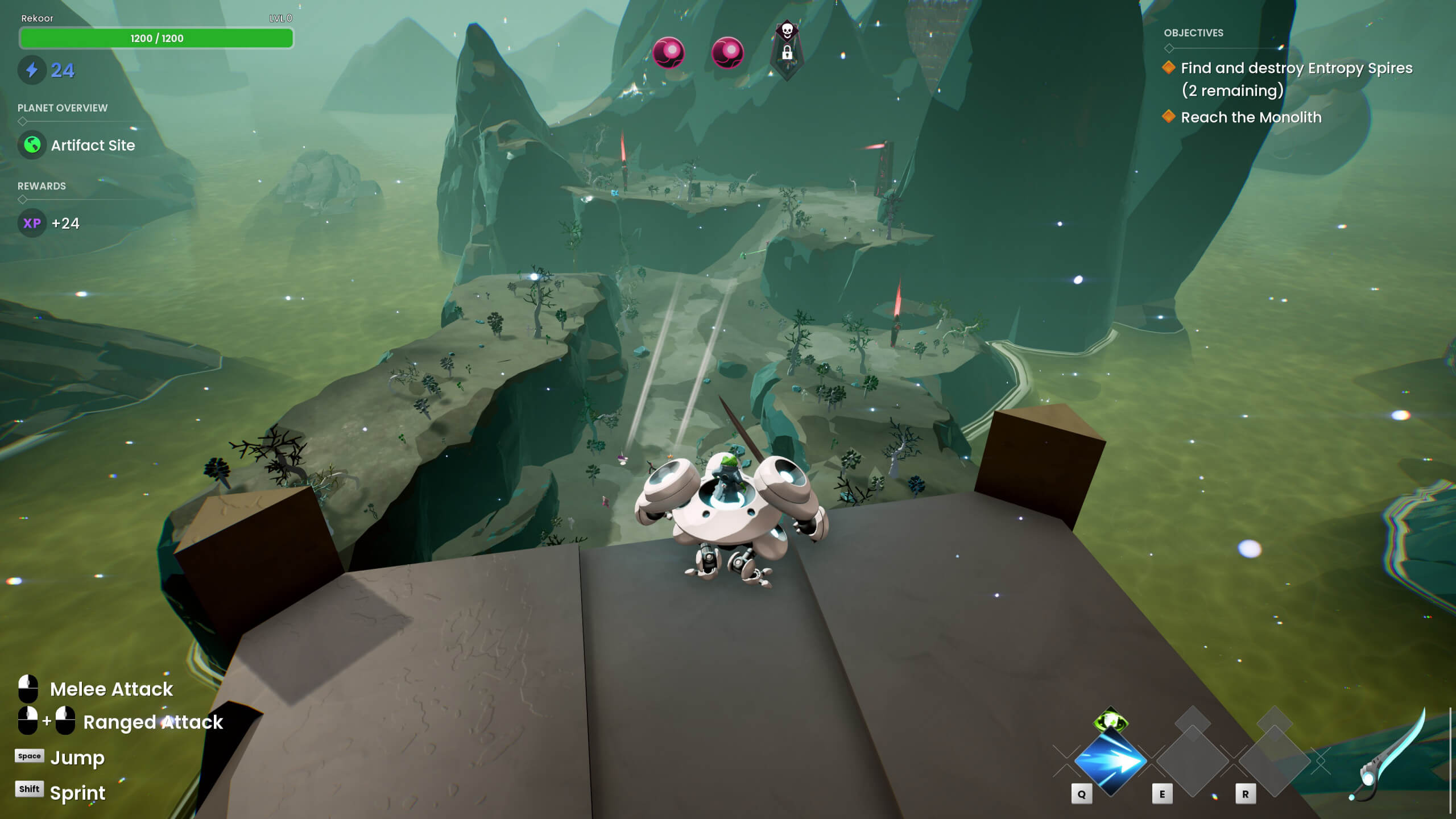Viewport: 1456px width, 819px height.
Task: Click the green swirl icon above the dash ability
Action: click(1110, 722)
